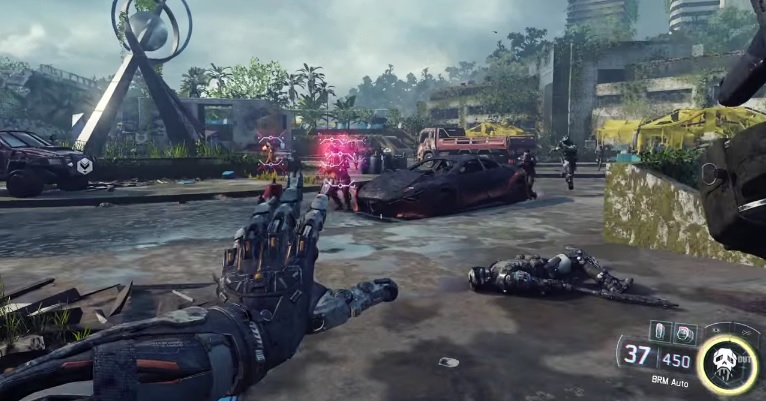
Task: Select the tall canister equipment slot
Action: point(661,331)
